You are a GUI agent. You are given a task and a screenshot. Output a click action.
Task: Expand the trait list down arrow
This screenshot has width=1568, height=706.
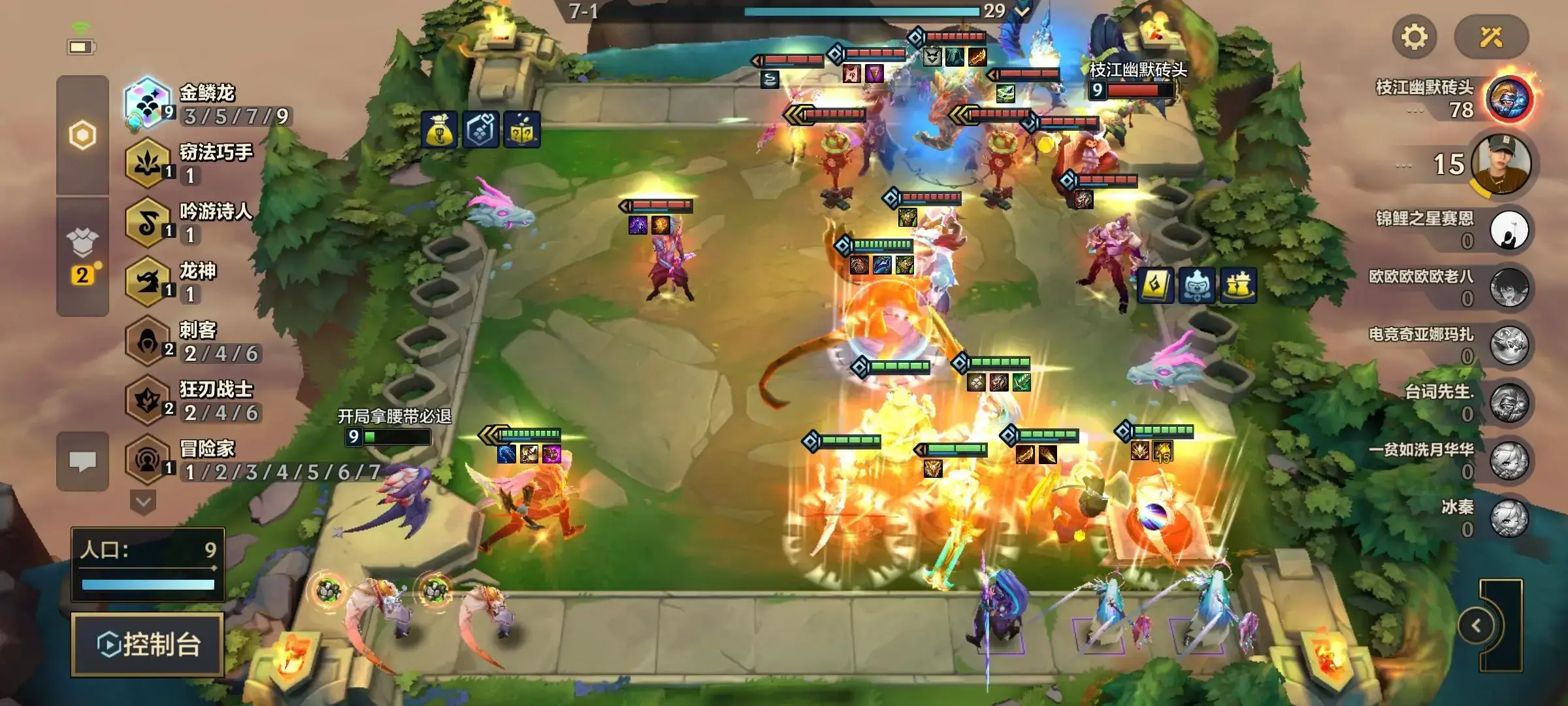[143, 503]
